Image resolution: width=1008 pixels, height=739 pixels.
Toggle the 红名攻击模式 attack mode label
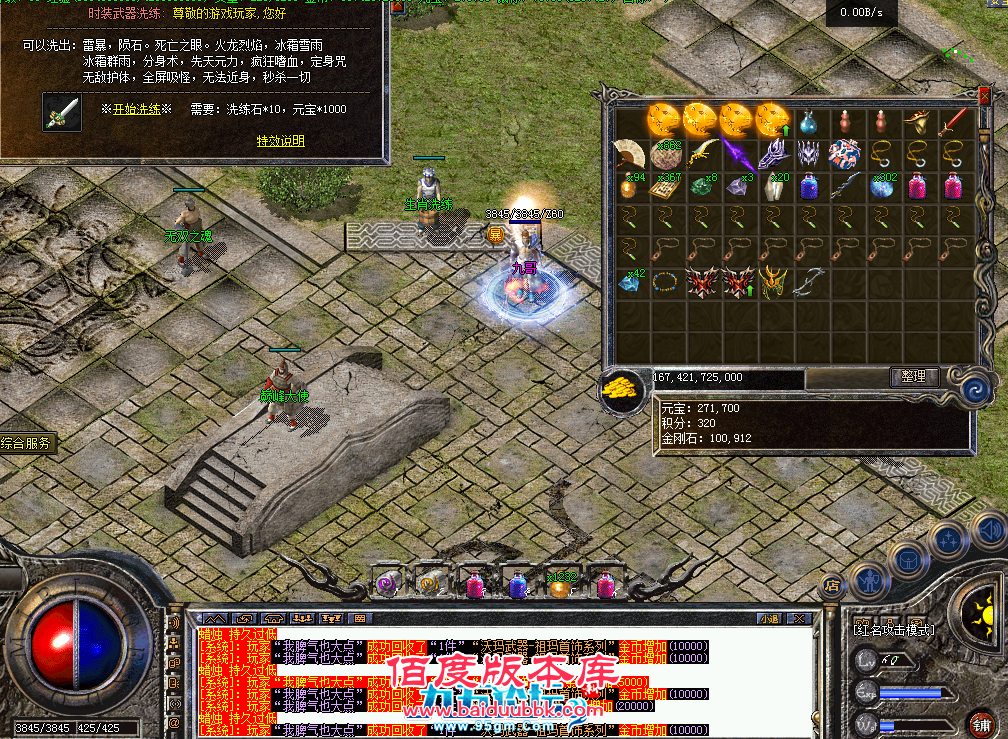coord(893,629)
